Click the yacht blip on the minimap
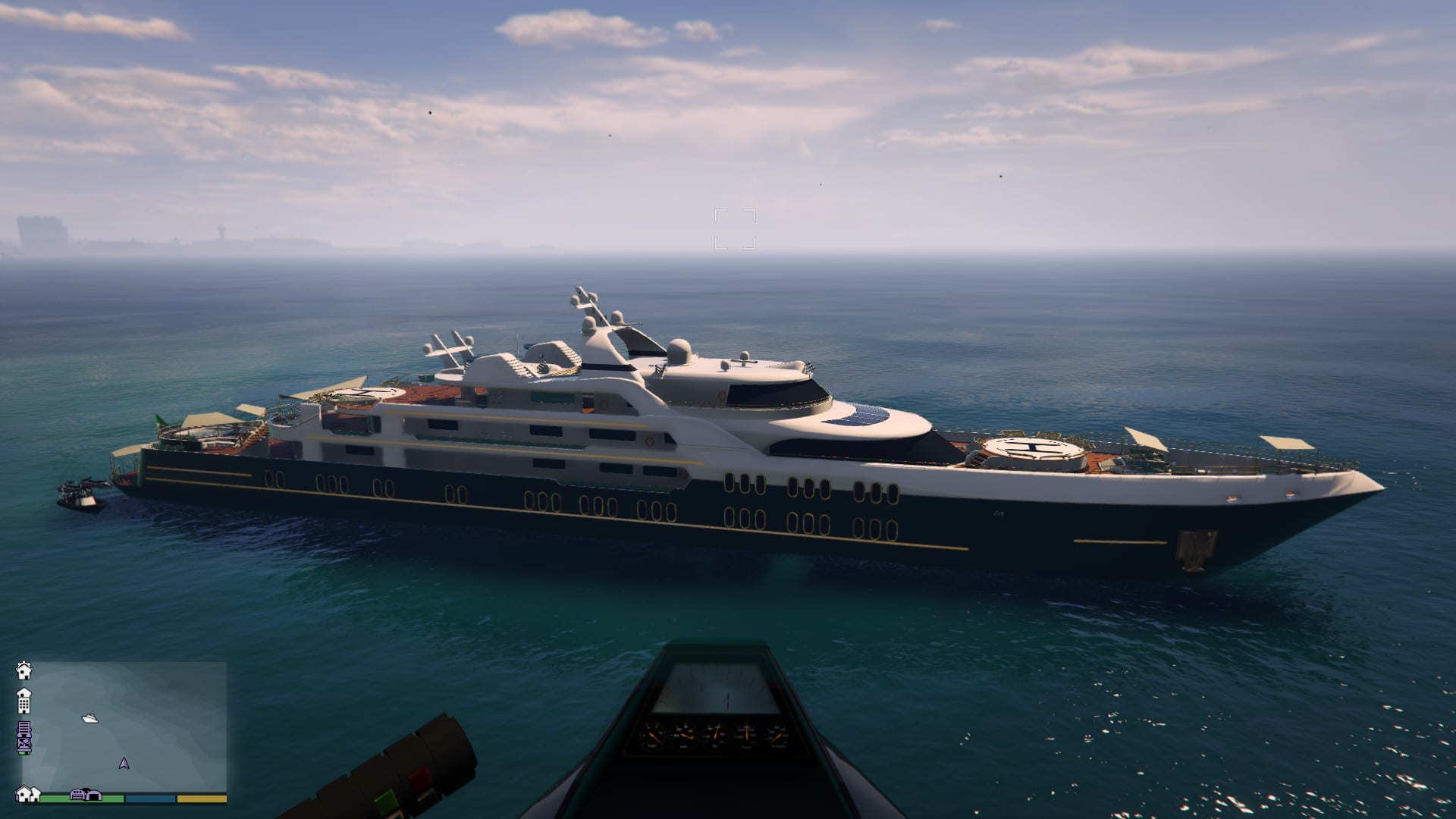 pyautogui.click(x=89, y=717)
